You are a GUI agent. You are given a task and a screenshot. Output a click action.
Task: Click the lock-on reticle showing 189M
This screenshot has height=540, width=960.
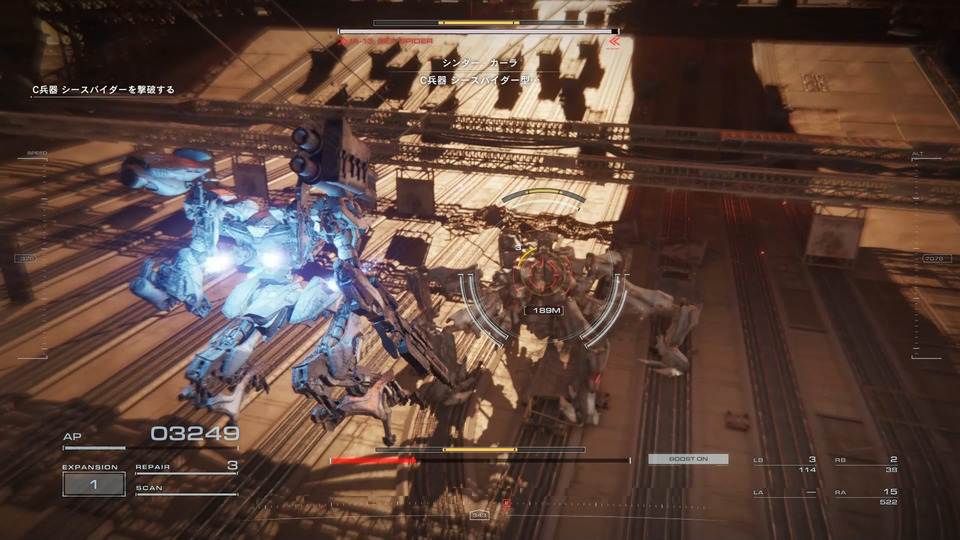coord(541,310)
